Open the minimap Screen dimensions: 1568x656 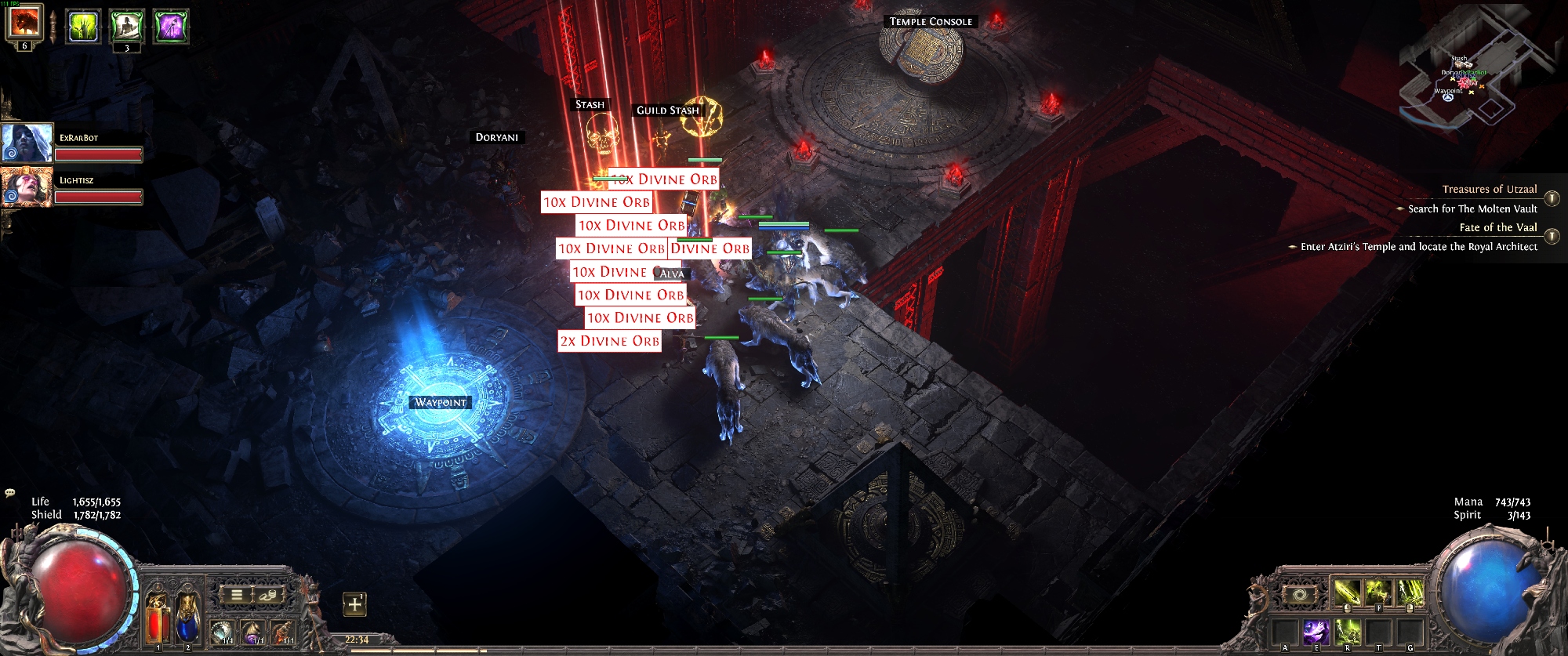point(1474,71)
